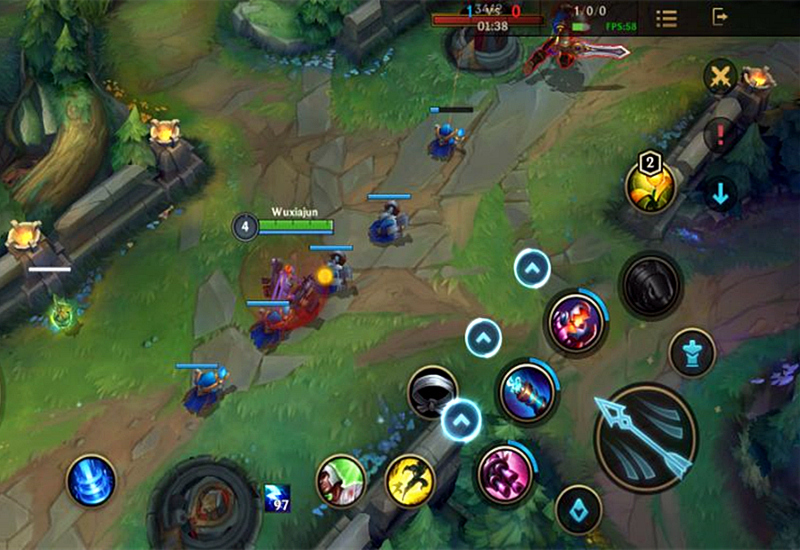800x550 pixels.
Task: Send the red exclamation danger ping
Action: tap(719, 134)
